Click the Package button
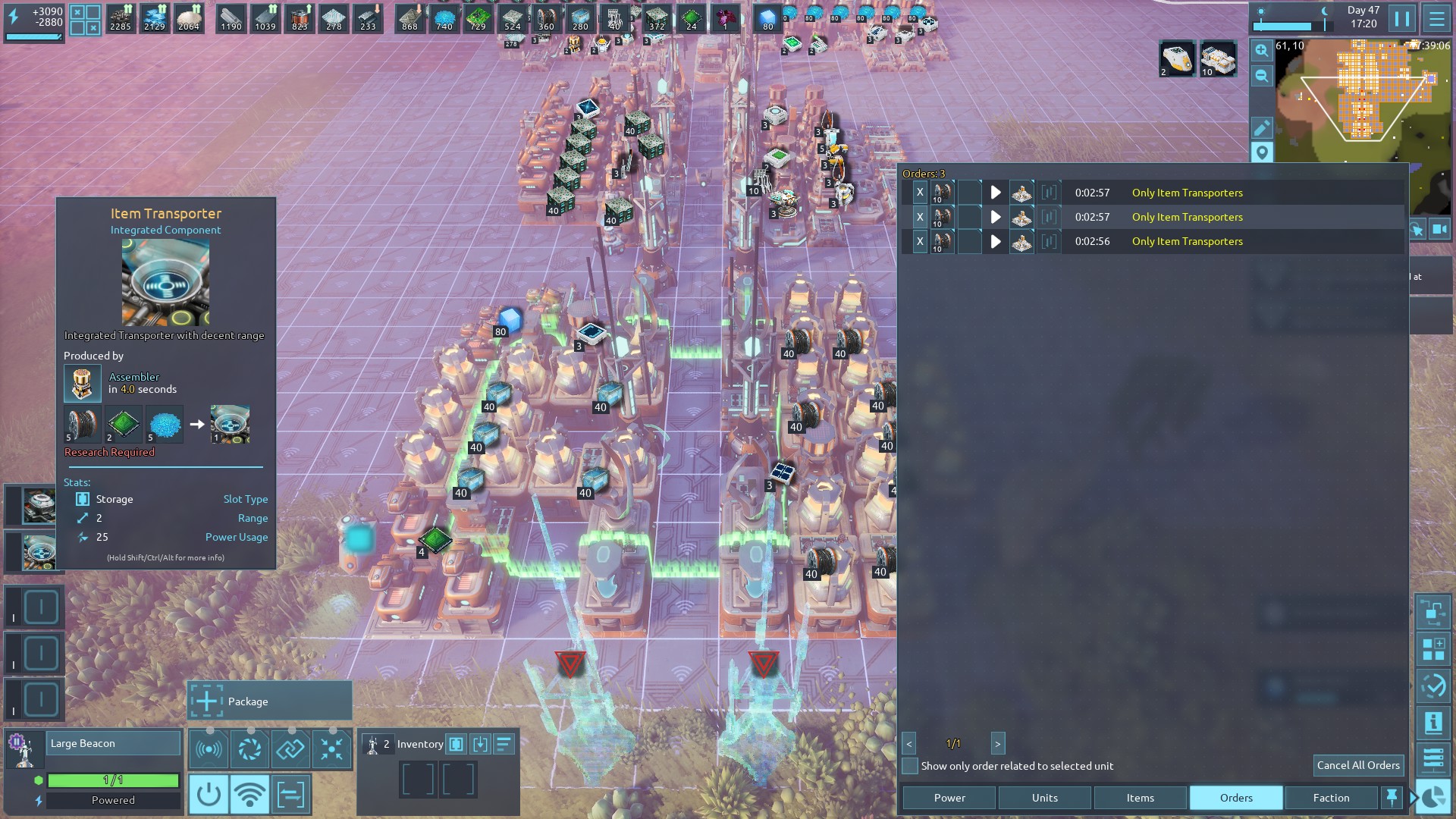 point(269,701)
